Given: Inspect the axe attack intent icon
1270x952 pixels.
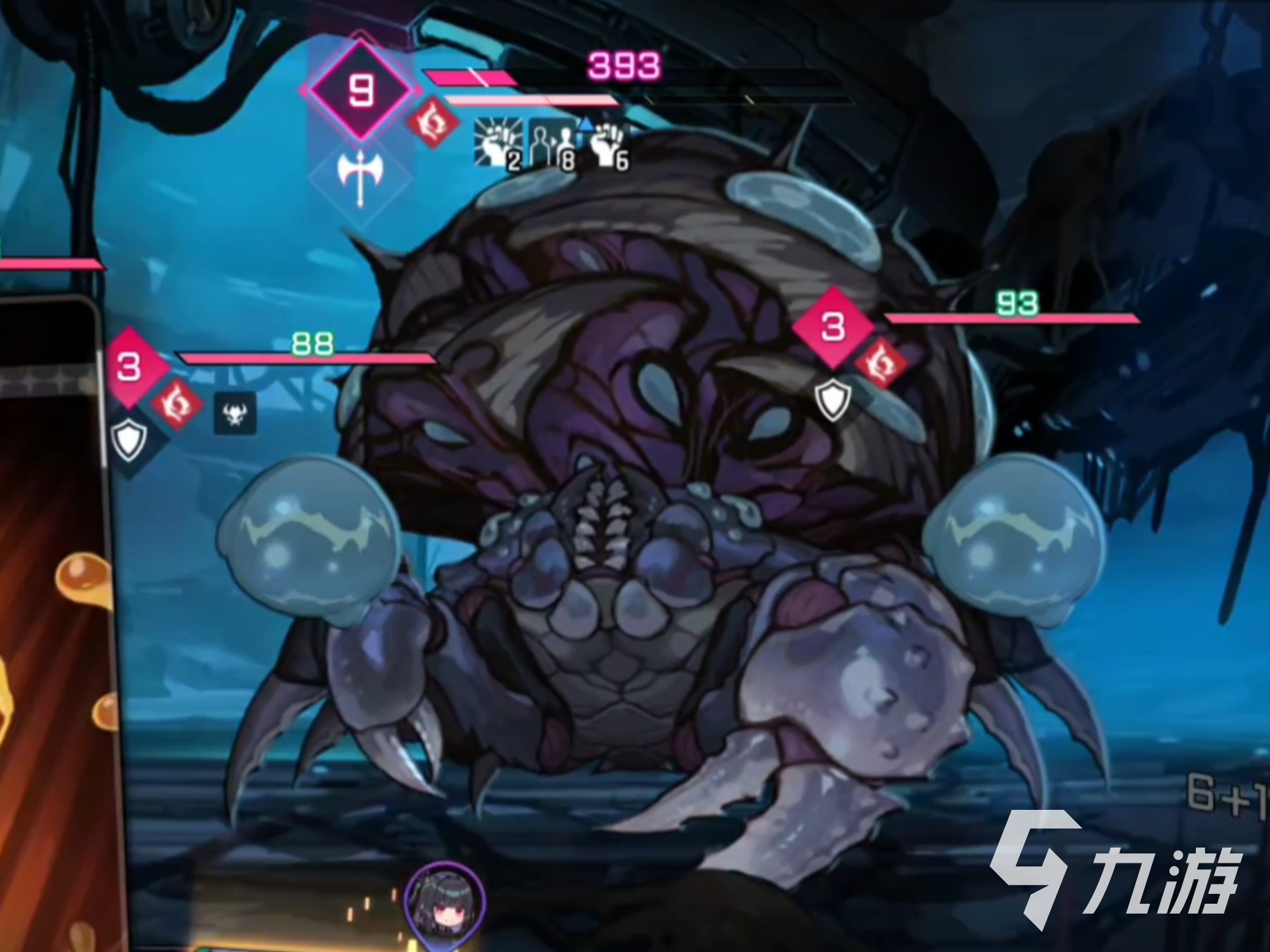Looking at the screenshot, I should click(360, 177).
